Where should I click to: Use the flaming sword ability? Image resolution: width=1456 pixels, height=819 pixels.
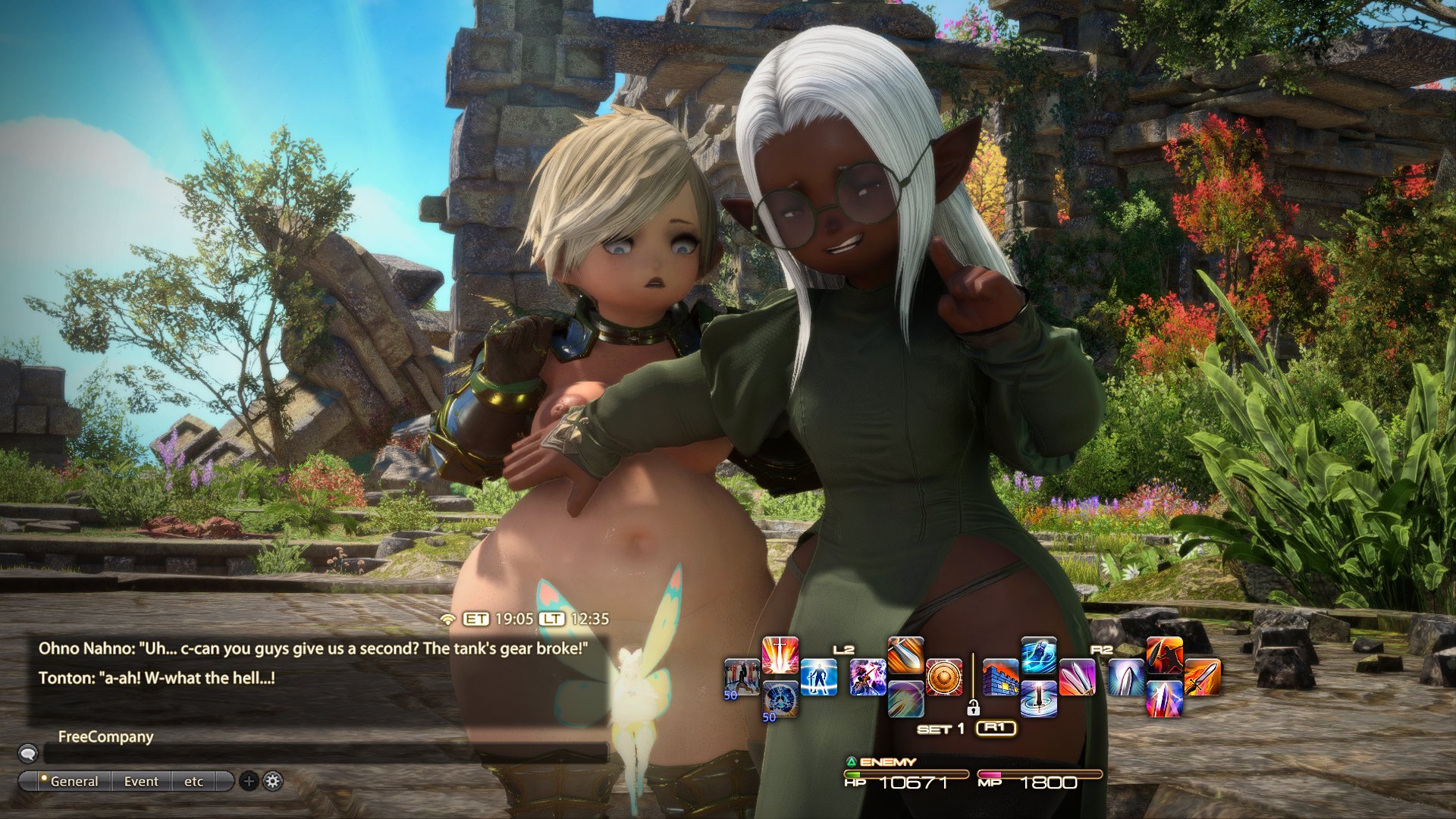1202,677
